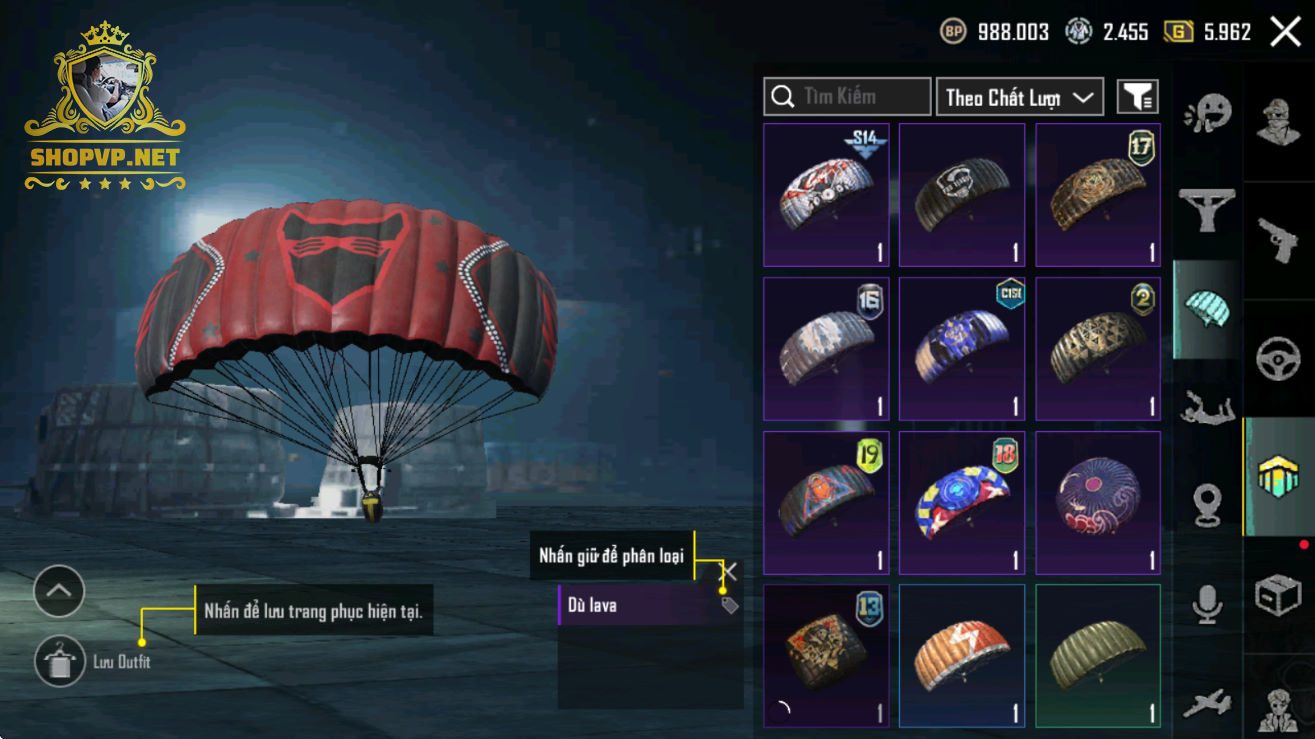Screen dimensions: 1315x739
Task: Choose the parachute with the 17 badge
Action: 1098,195
